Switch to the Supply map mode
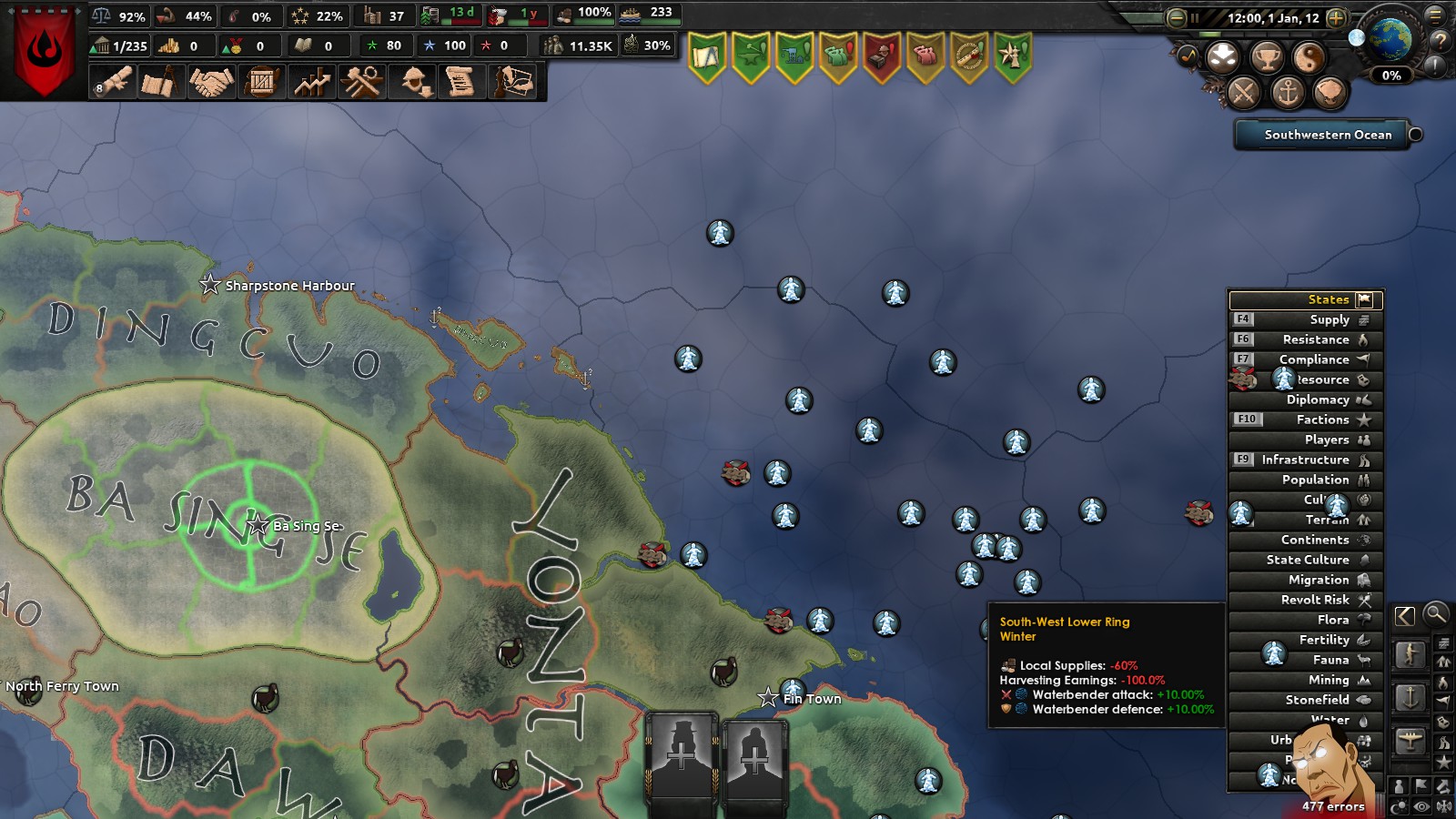This screenshot has height=819, width=1456. pos(1308,318)
